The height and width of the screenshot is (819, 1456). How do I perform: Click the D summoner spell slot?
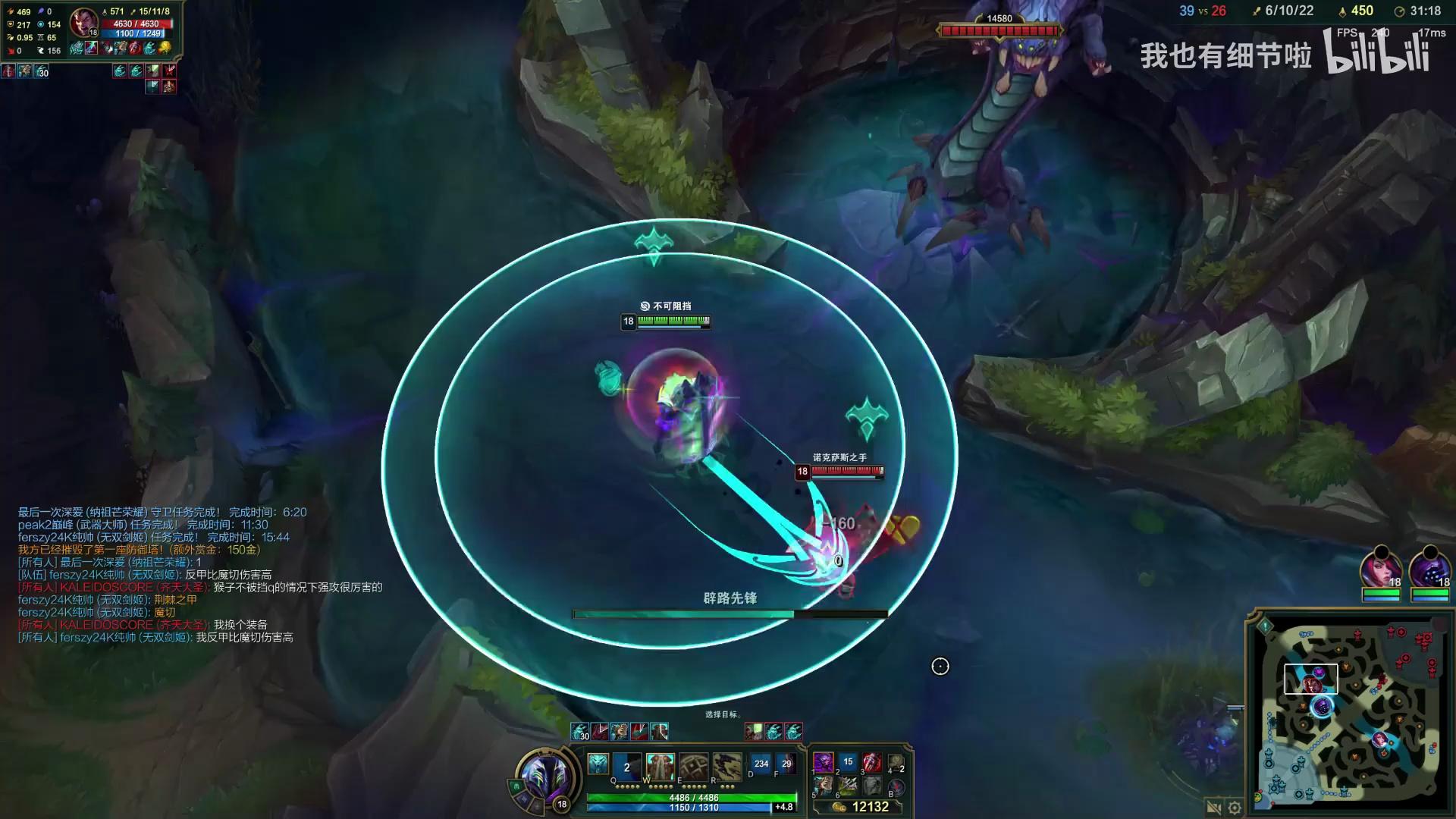(761, 764)
